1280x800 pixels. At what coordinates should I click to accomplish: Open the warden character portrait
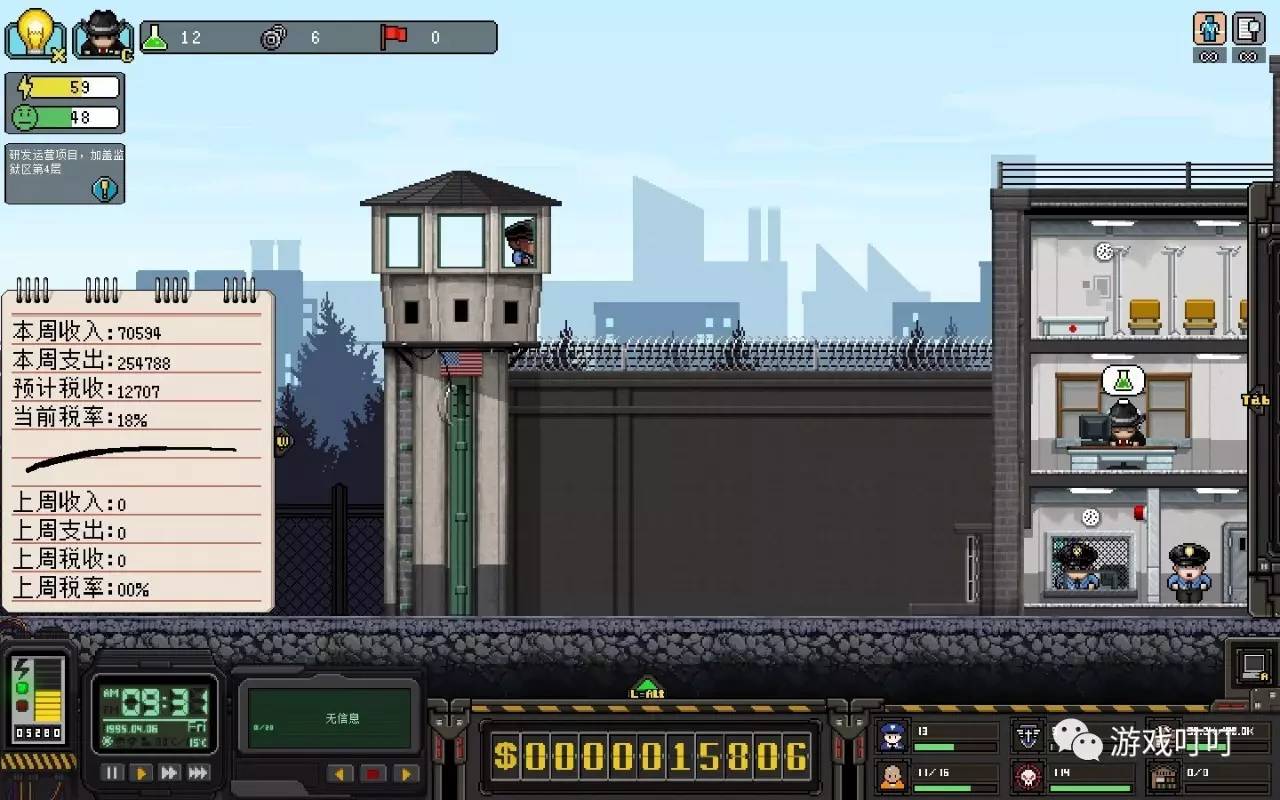click(103, 34)
